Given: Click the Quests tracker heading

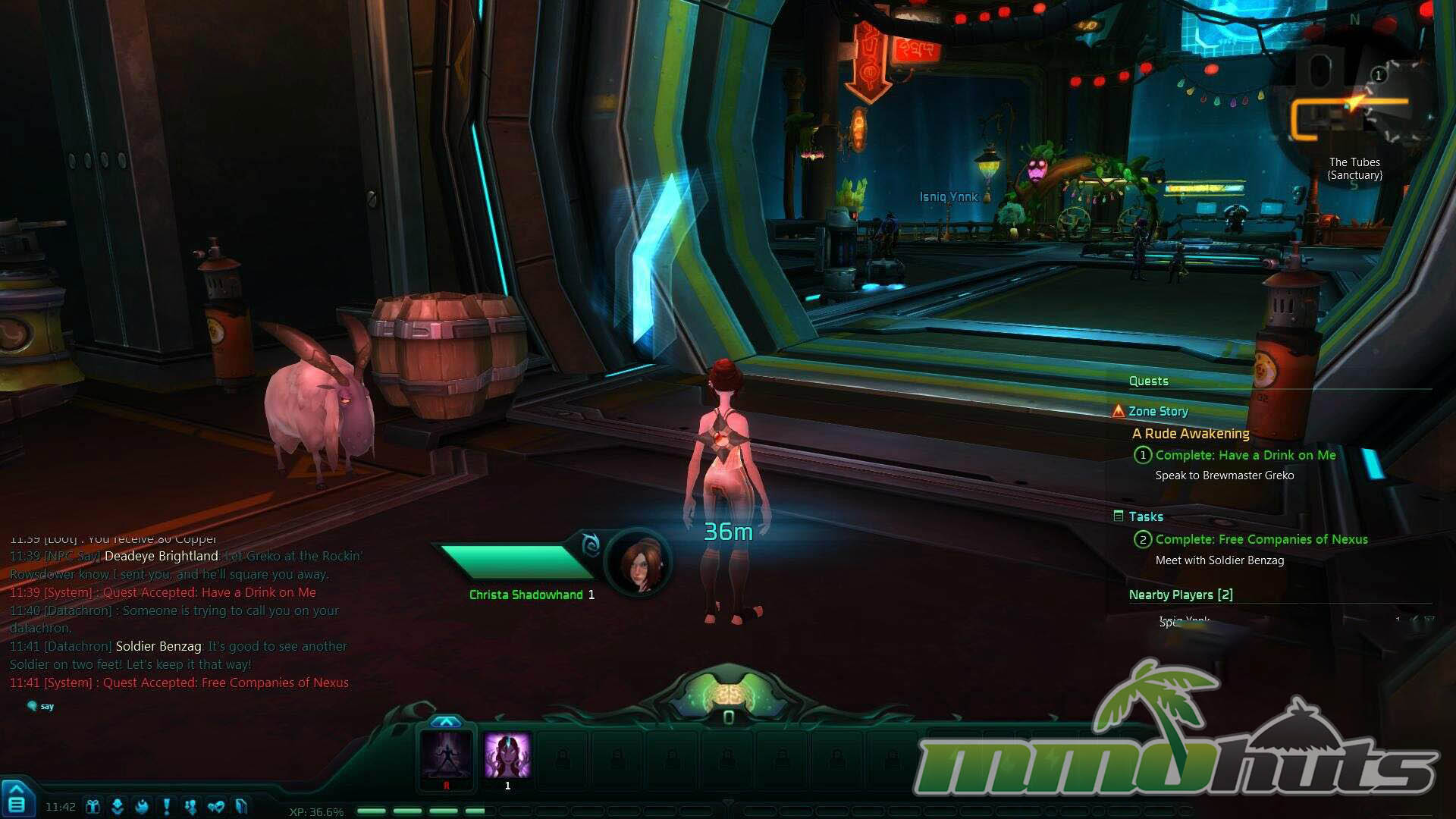Looking at the screenshot, I should pyautogui.click(x=1148, y=381).
